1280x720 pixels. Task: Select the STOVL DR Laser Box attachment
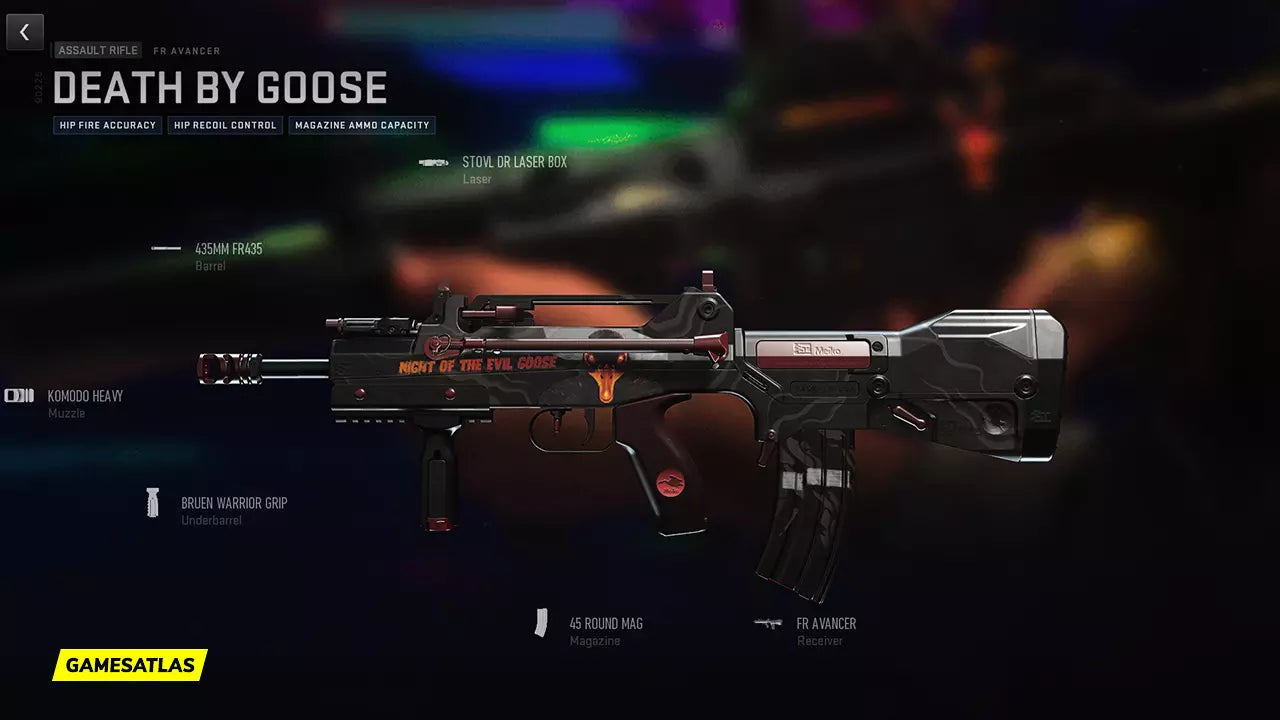(513, 162)
